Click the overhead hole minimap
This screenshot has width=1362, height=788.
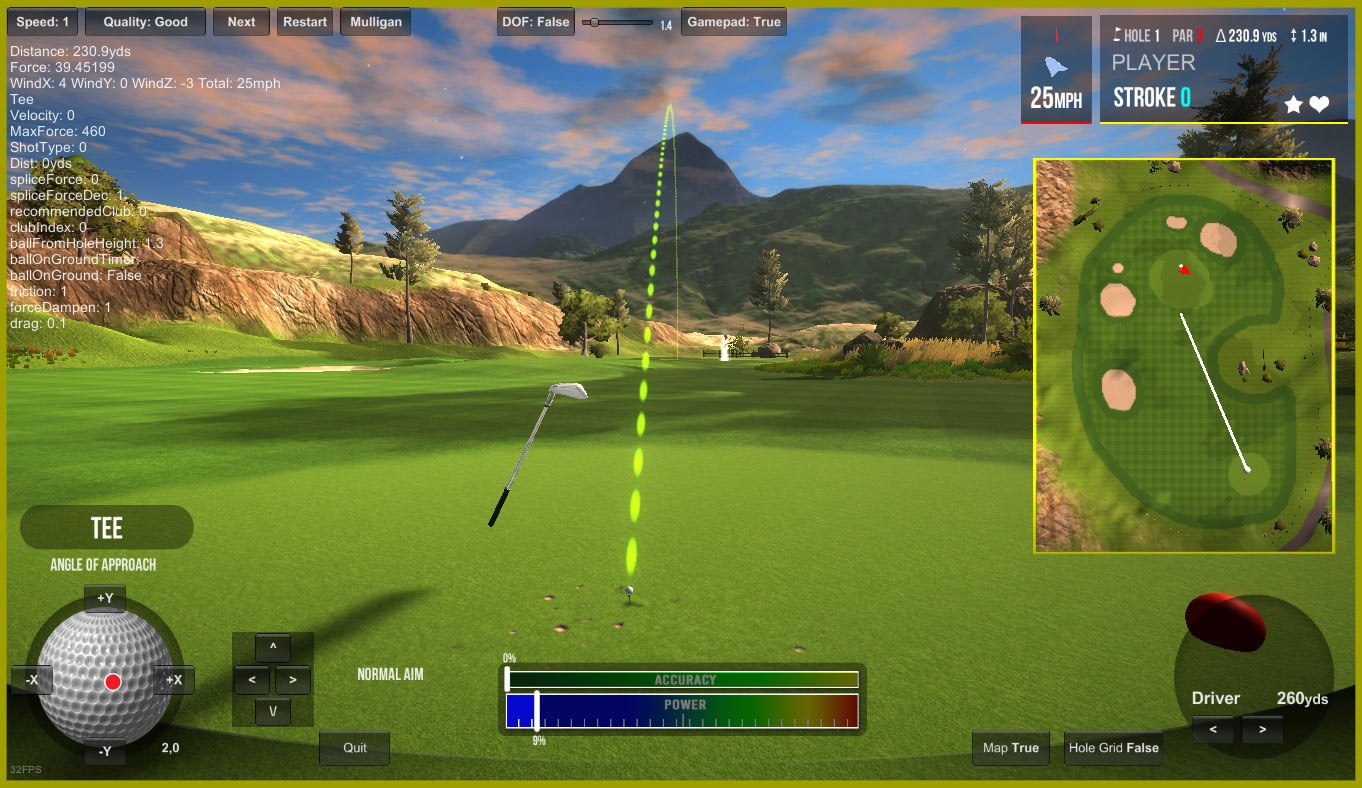tap(1184, 355)
